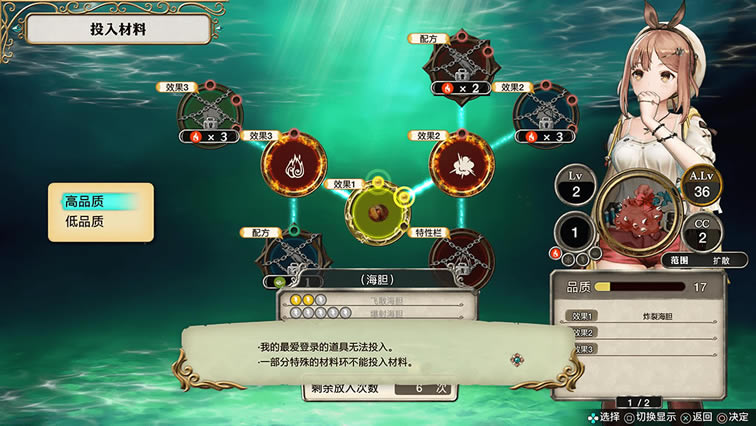The height and width of the screenshot is (426, 756).
Task: Select the 高品质 option
Action: coord(100,202)
